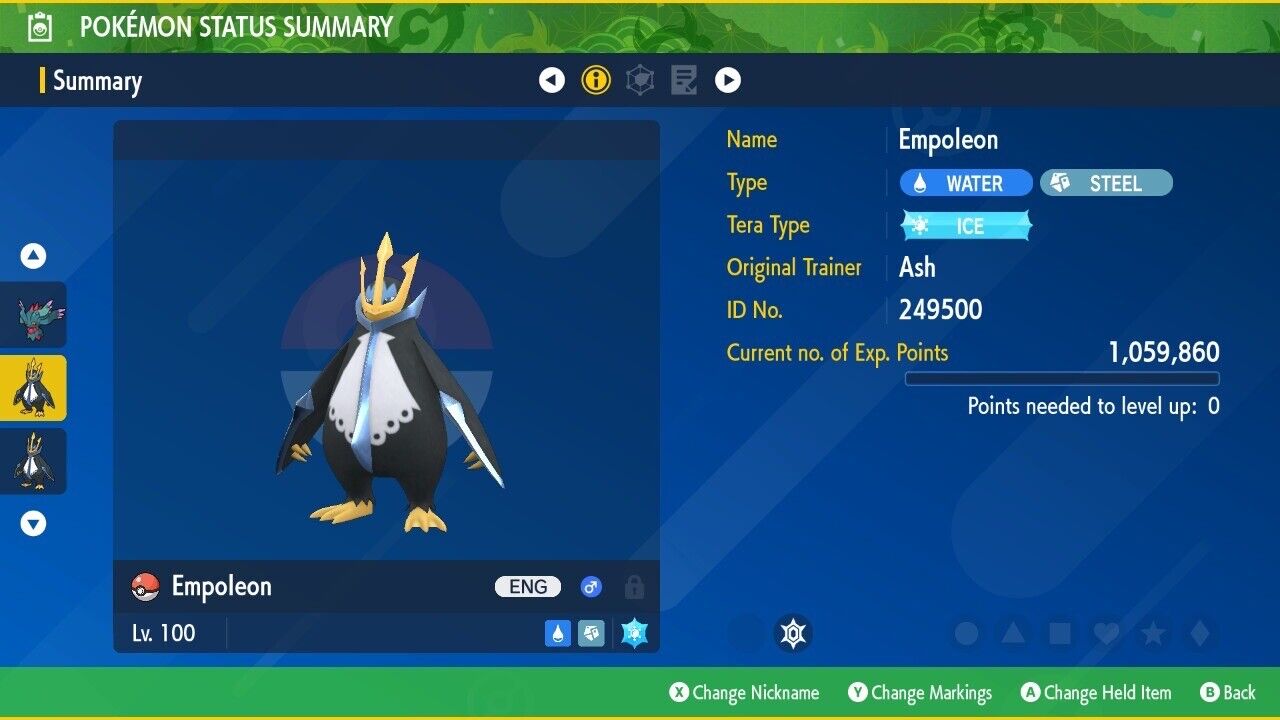Click the Ice Tera Type badge

(x=966, y=226)
